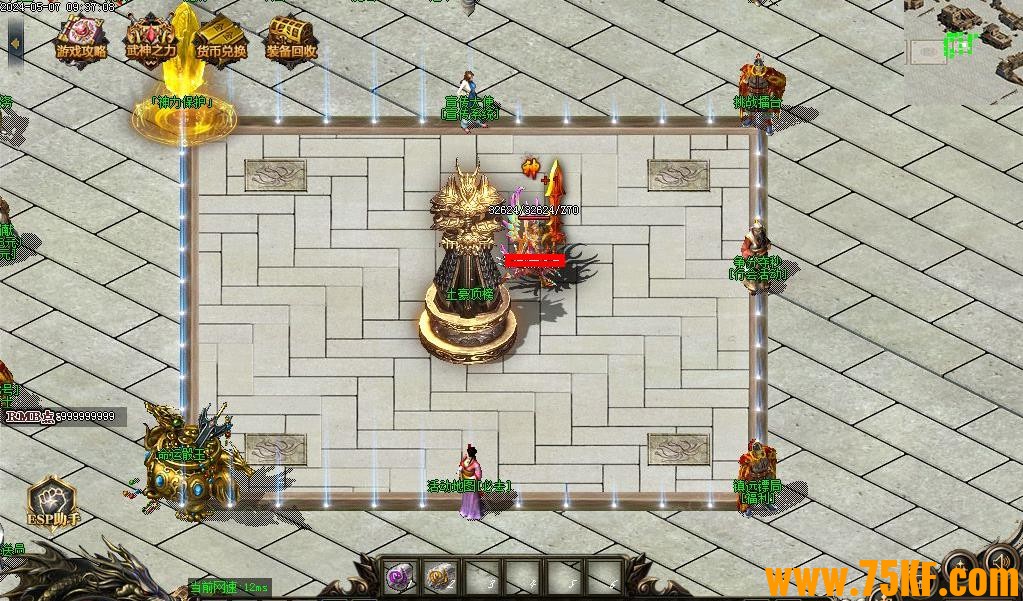
Task: Open the 游戏攻略 game guide menu
Action: click(x=81, y=40)
